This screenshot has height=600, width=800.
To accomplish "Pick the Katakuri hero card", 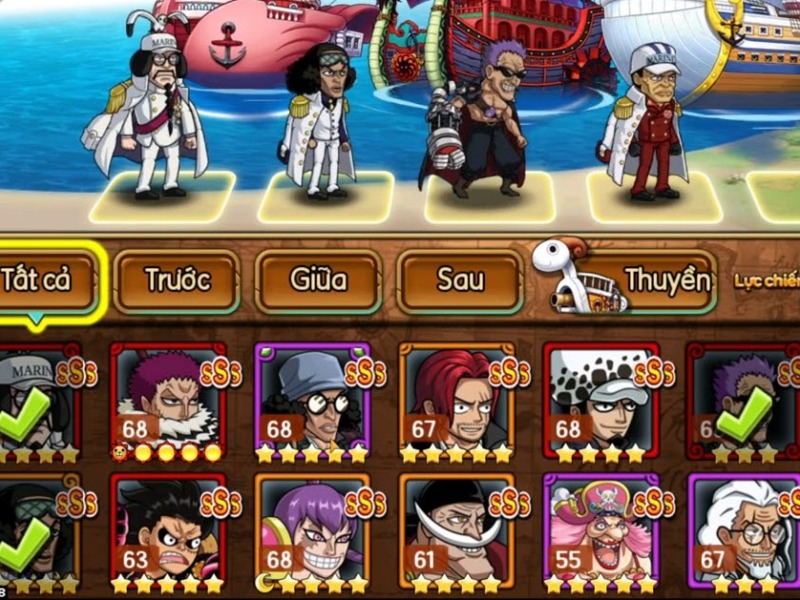I will (167, 400).
